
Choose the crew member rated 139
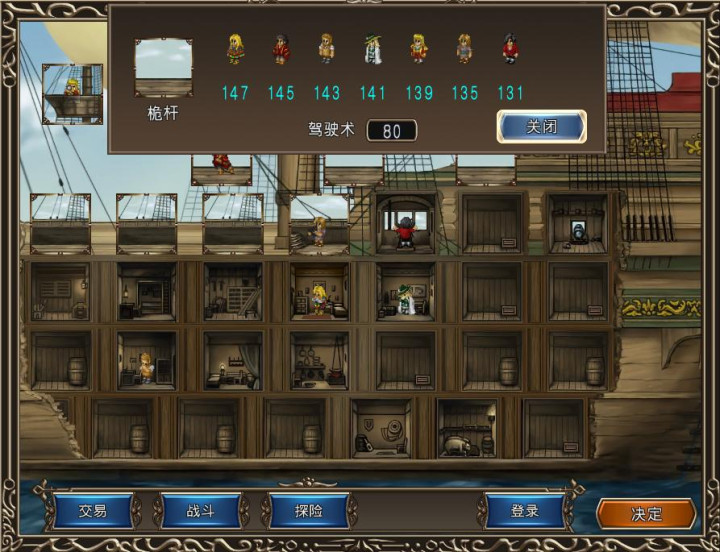coord(419,49)
